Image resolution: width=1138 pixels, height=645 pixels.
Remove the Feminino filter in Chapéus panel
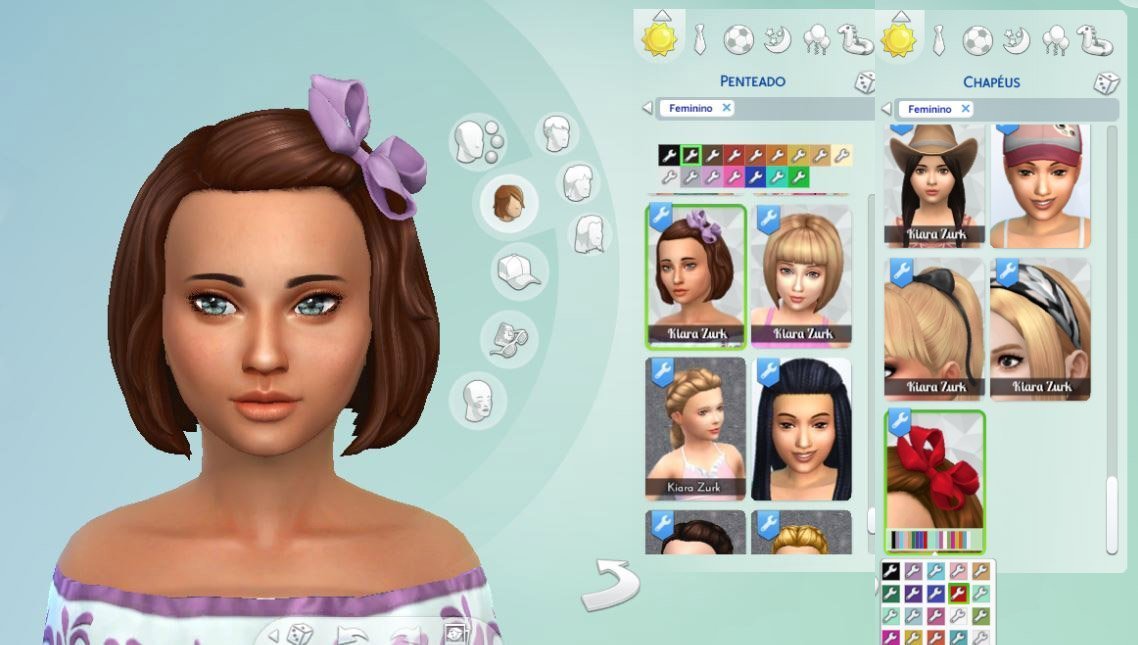(x=966, y=108)
